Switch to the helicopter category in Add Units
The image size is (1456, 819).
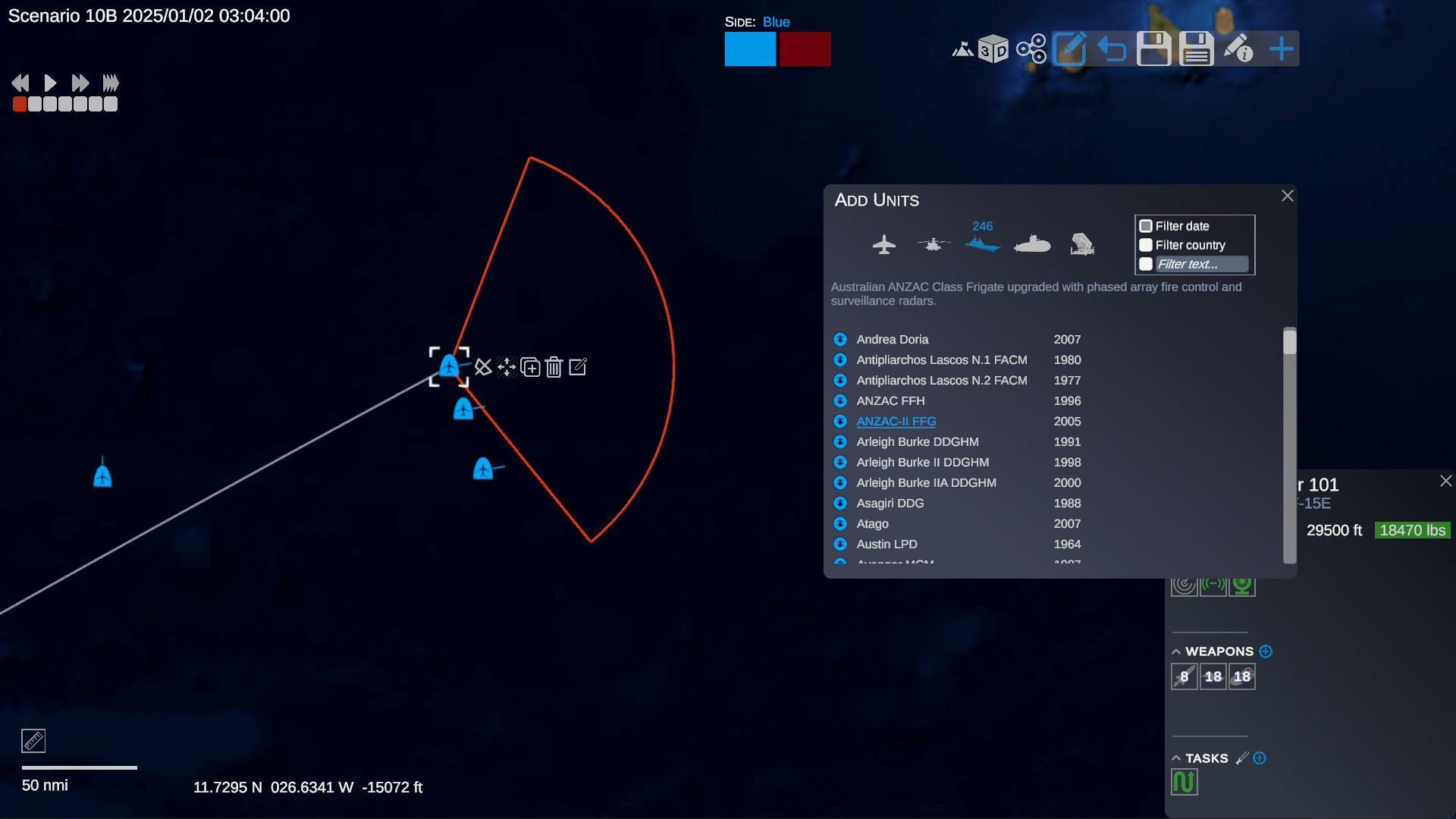click(934, 243)
